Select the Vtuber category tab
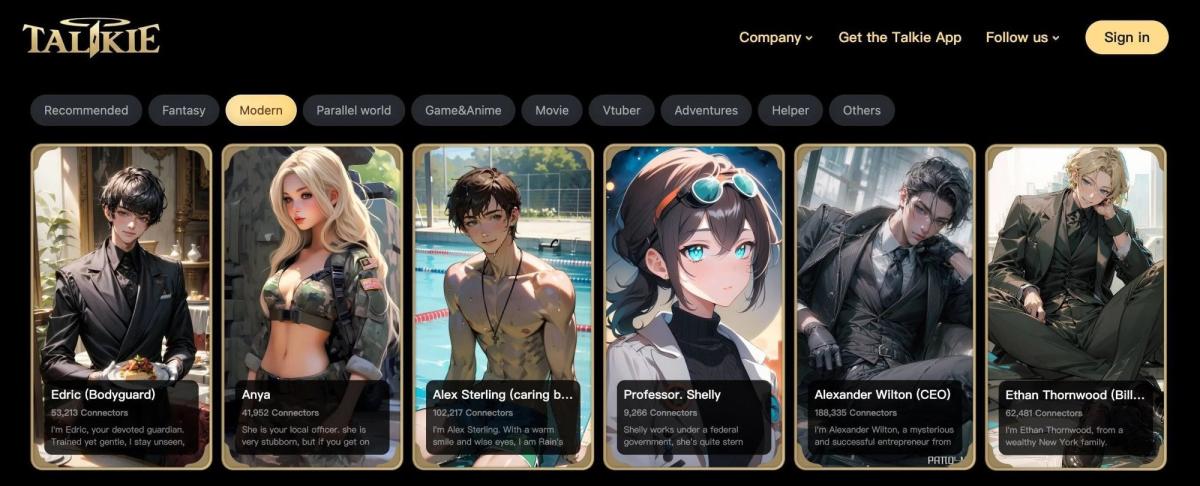1200x486 pixels. tap(621, 110)
